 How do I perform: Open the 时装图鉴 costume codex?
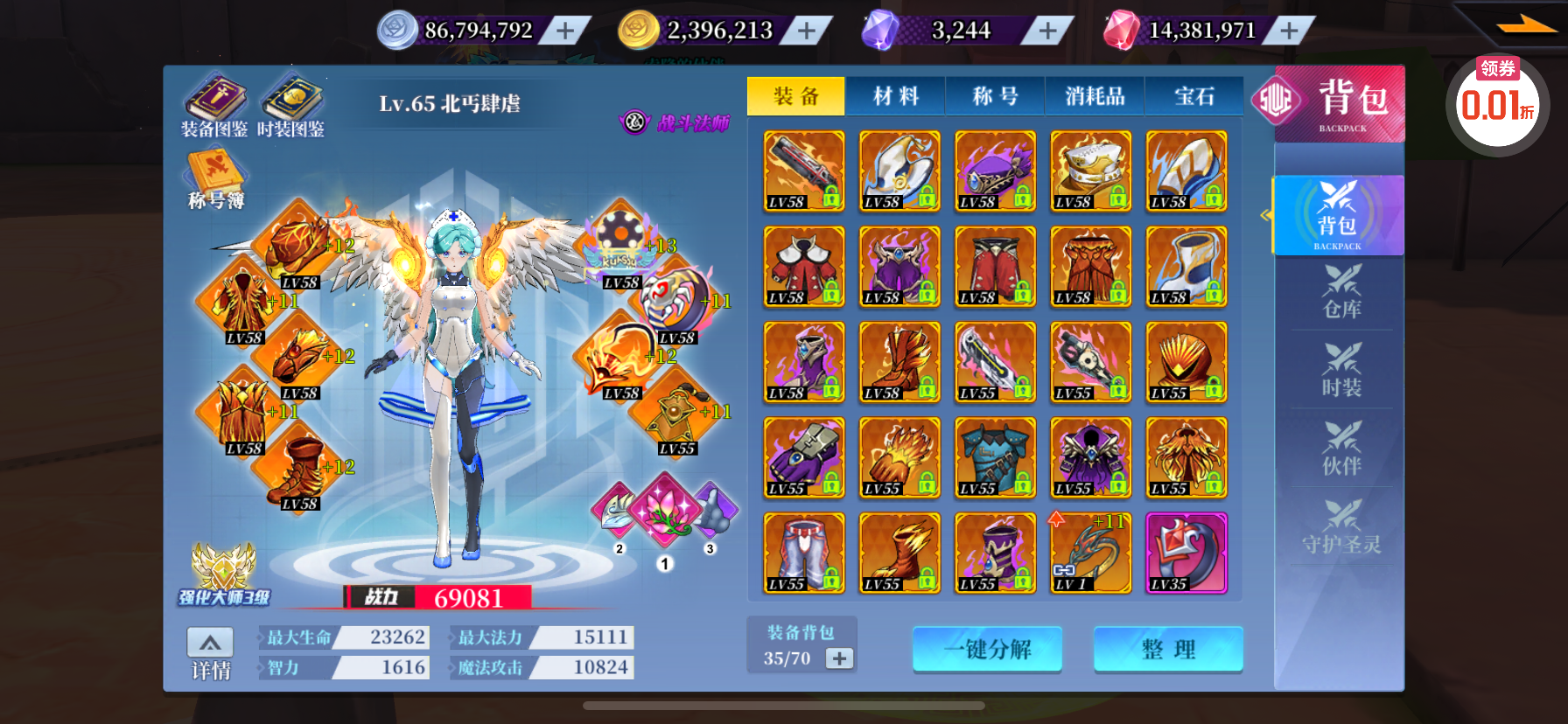coord(291,107)
